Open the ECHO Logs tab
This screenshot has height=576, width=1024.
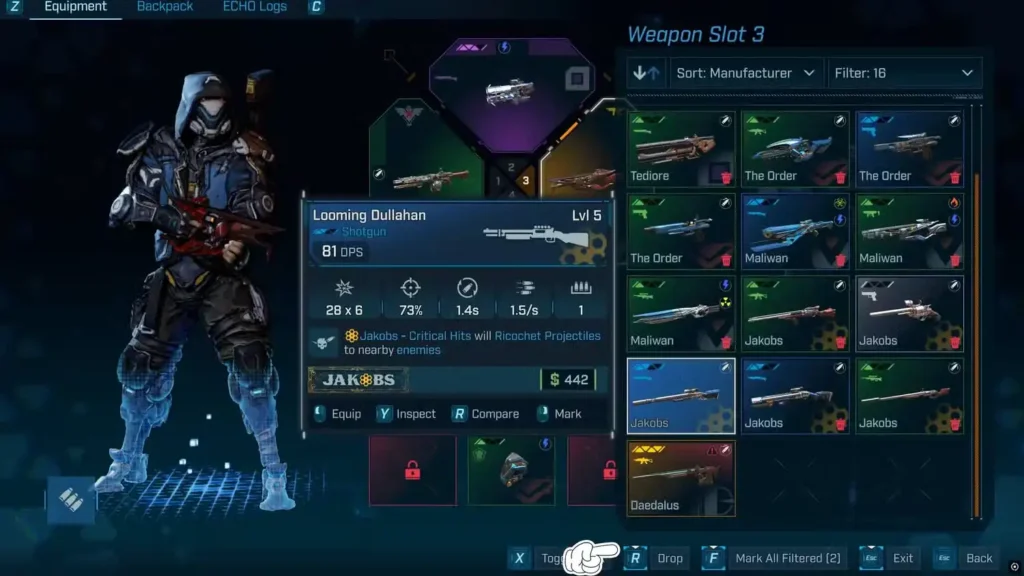[255, 7]
